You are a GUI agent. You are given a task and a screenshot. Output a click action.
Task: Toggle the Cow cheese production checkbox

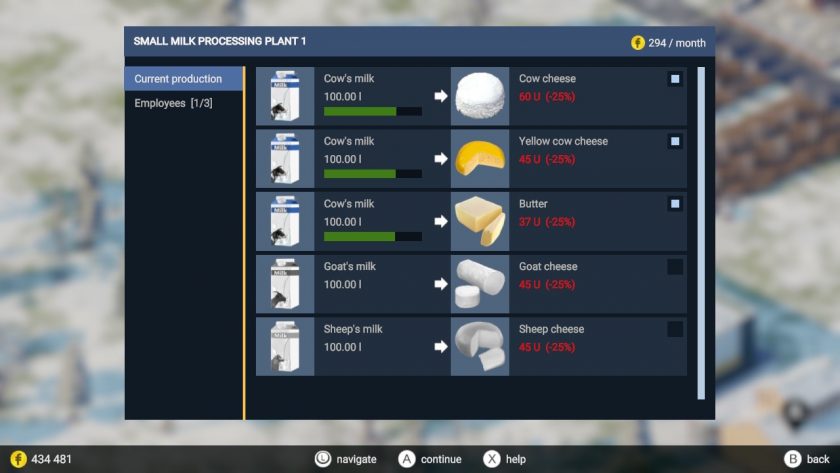click(675, 79)
